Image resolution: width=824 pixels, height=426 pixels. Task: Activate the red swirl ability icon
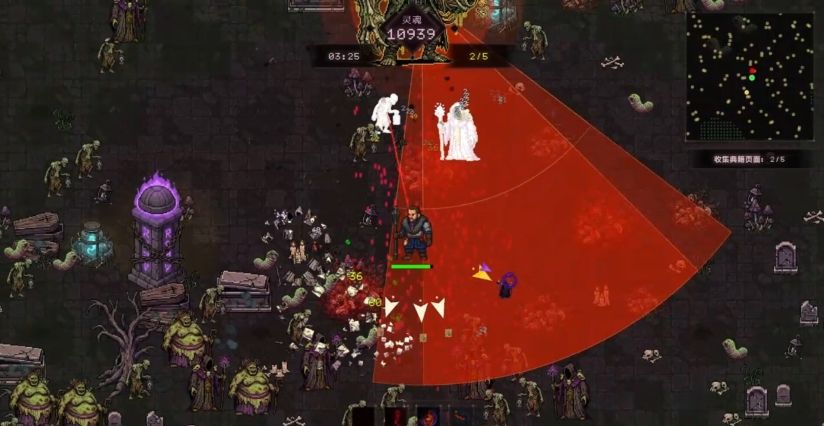(x=429, y=416)
